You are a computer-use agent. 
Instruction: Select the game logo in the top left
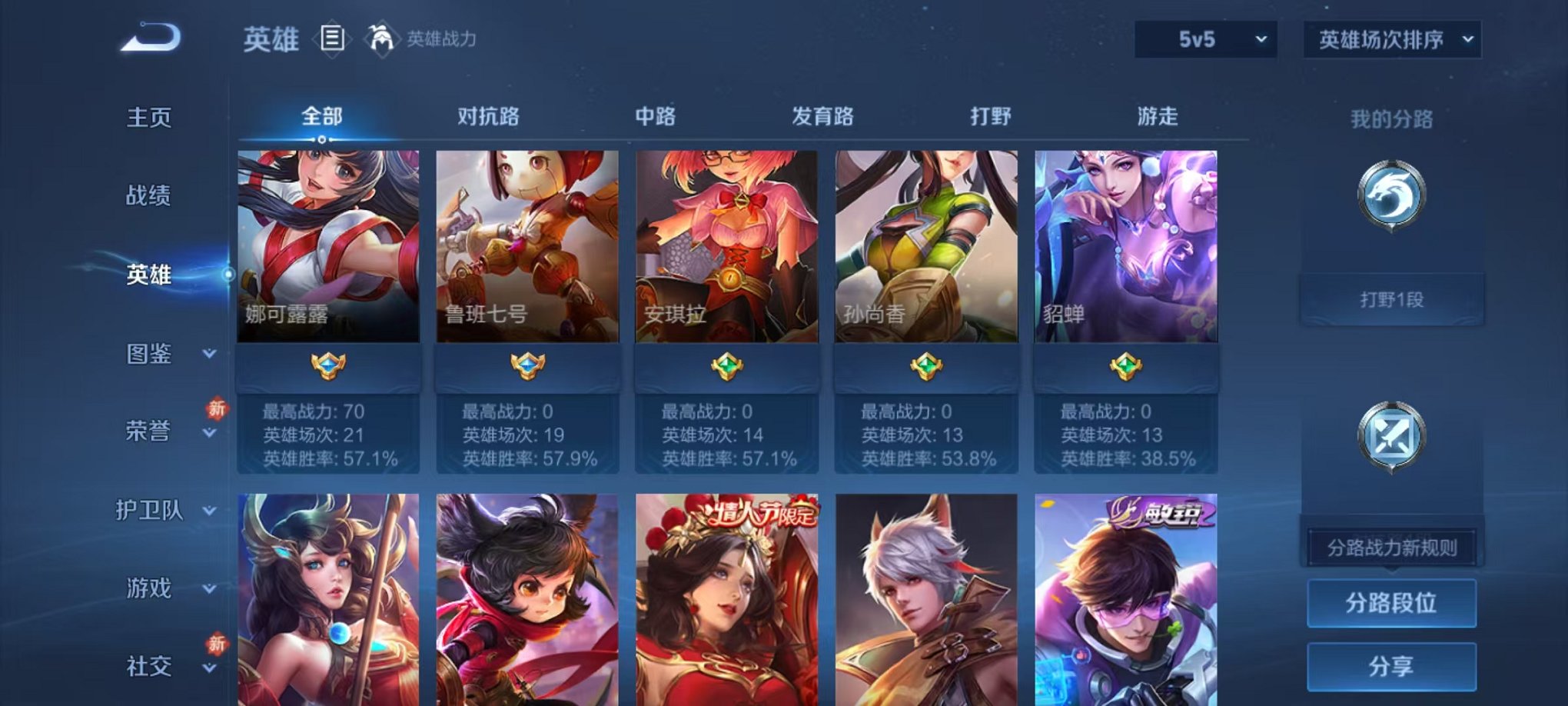coord(150,36)
